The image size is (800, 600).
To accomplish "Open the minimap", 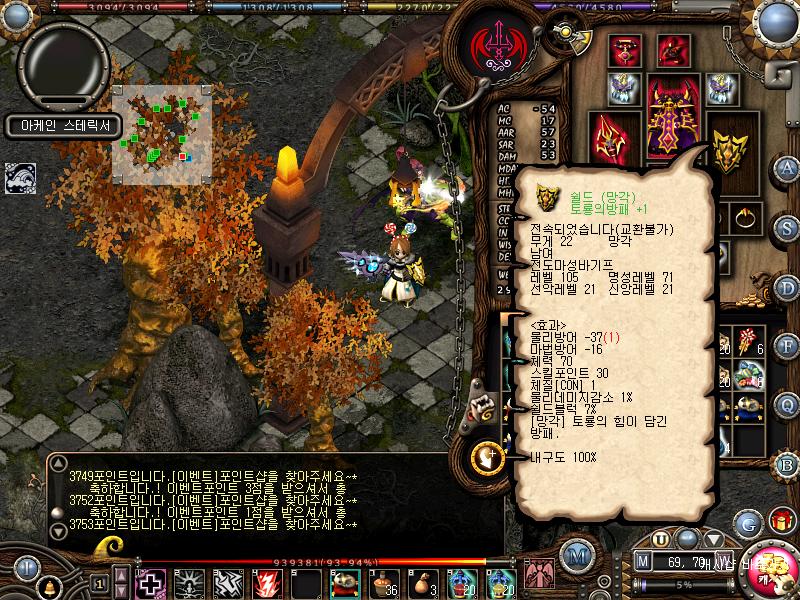I will coord(162,134).
